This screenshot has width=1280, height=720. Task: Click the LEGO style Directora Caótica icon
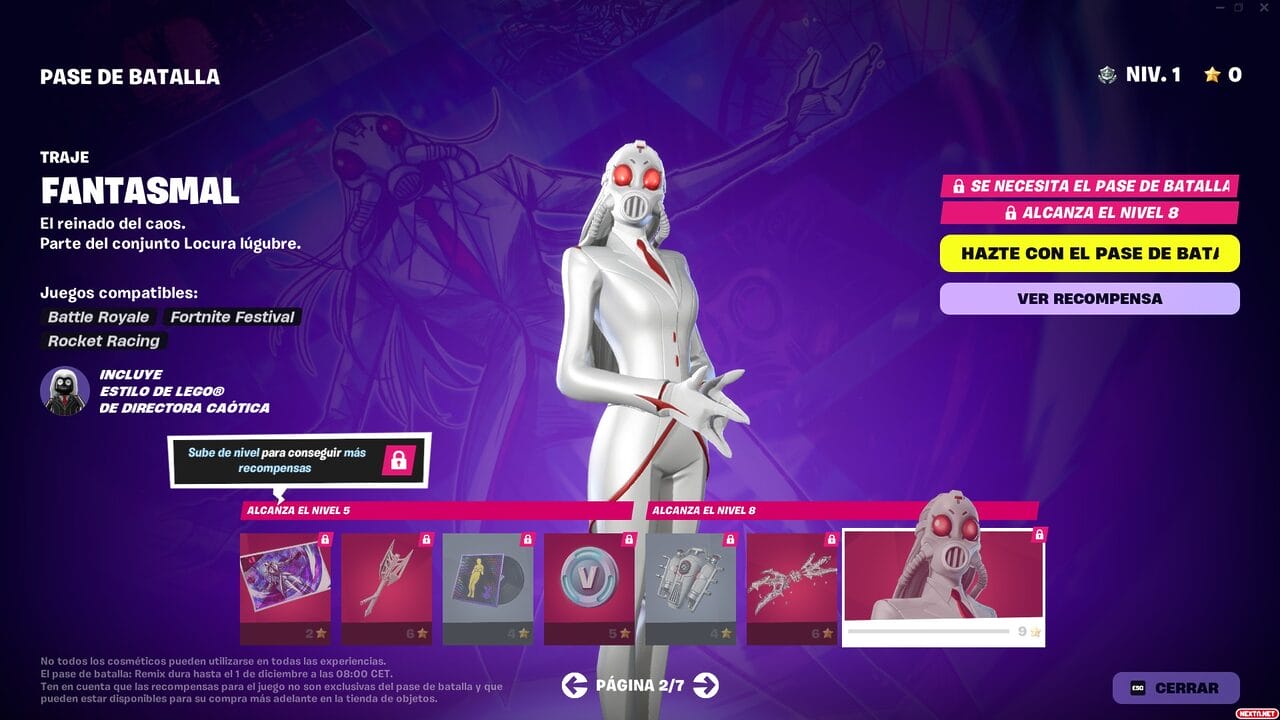[65, 390]
